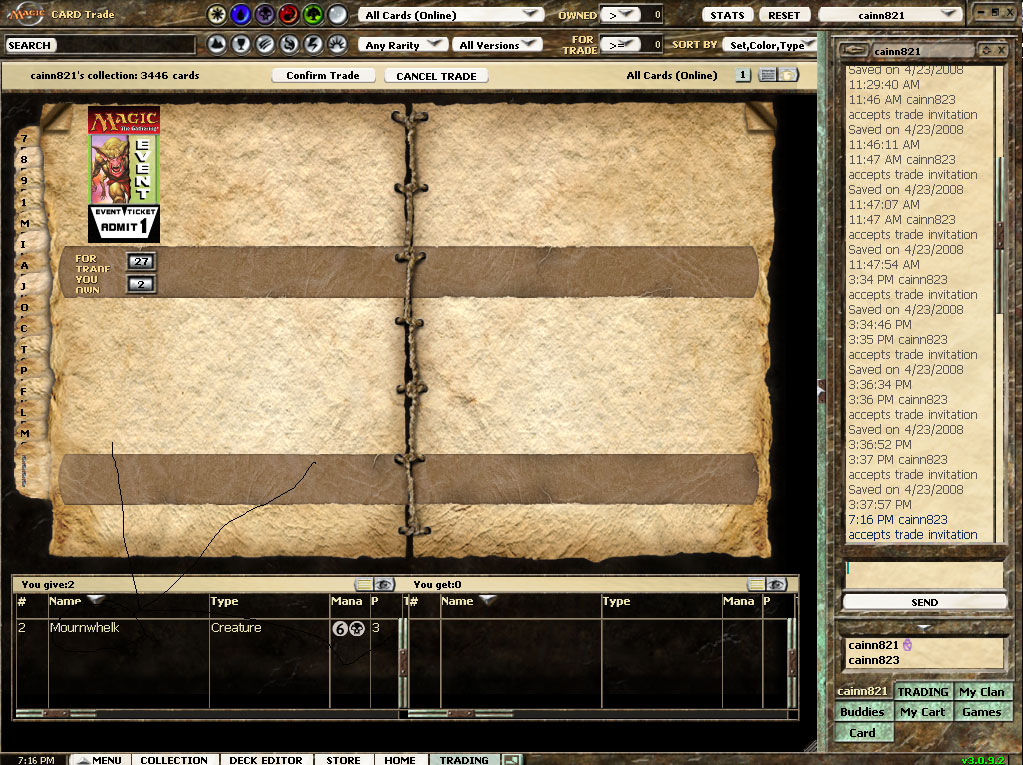The image size is (1023, 765).
Task: Confirm the trade
Action: 322,76
